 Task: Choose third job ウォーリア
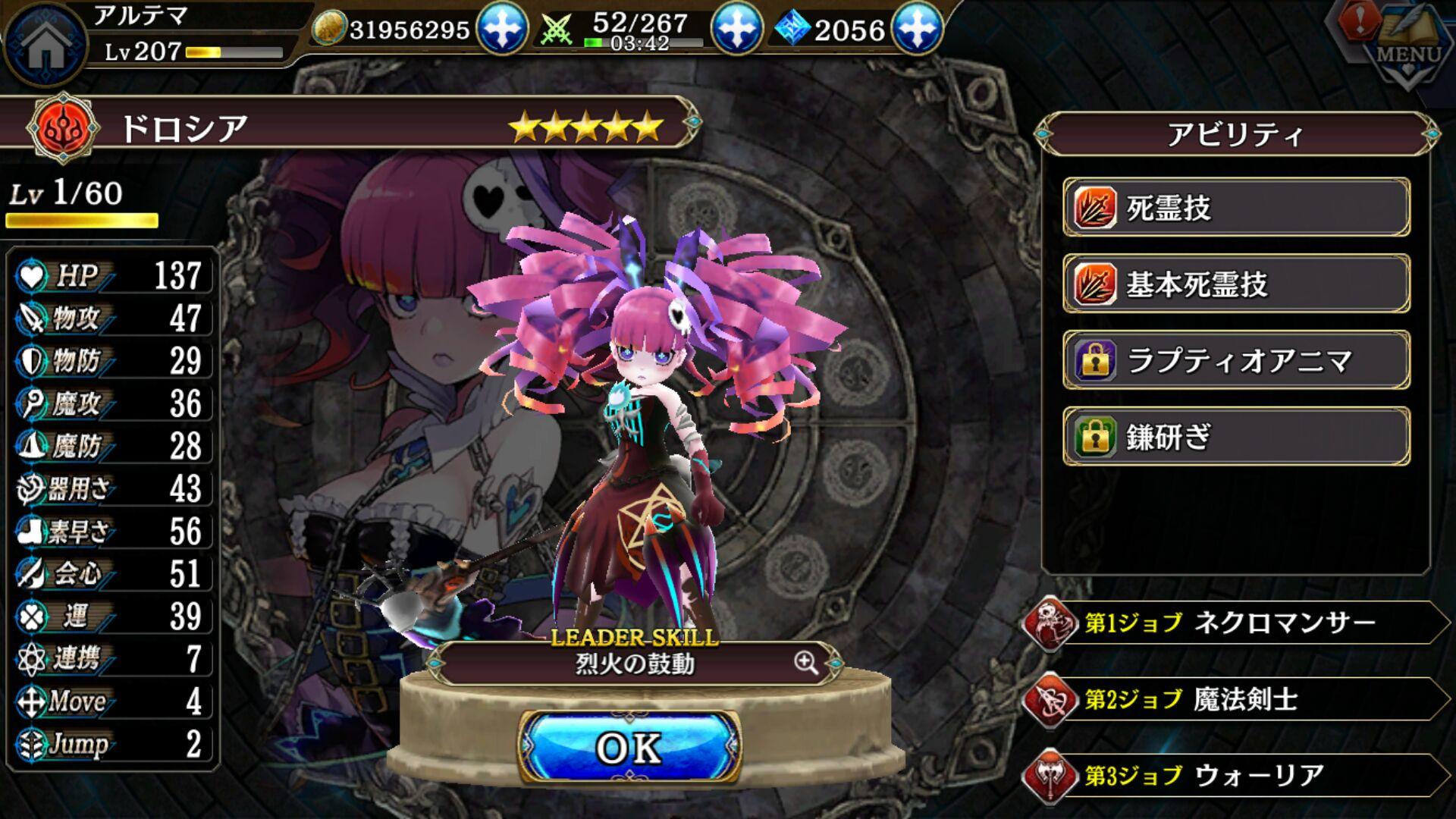click(1236, 775)
